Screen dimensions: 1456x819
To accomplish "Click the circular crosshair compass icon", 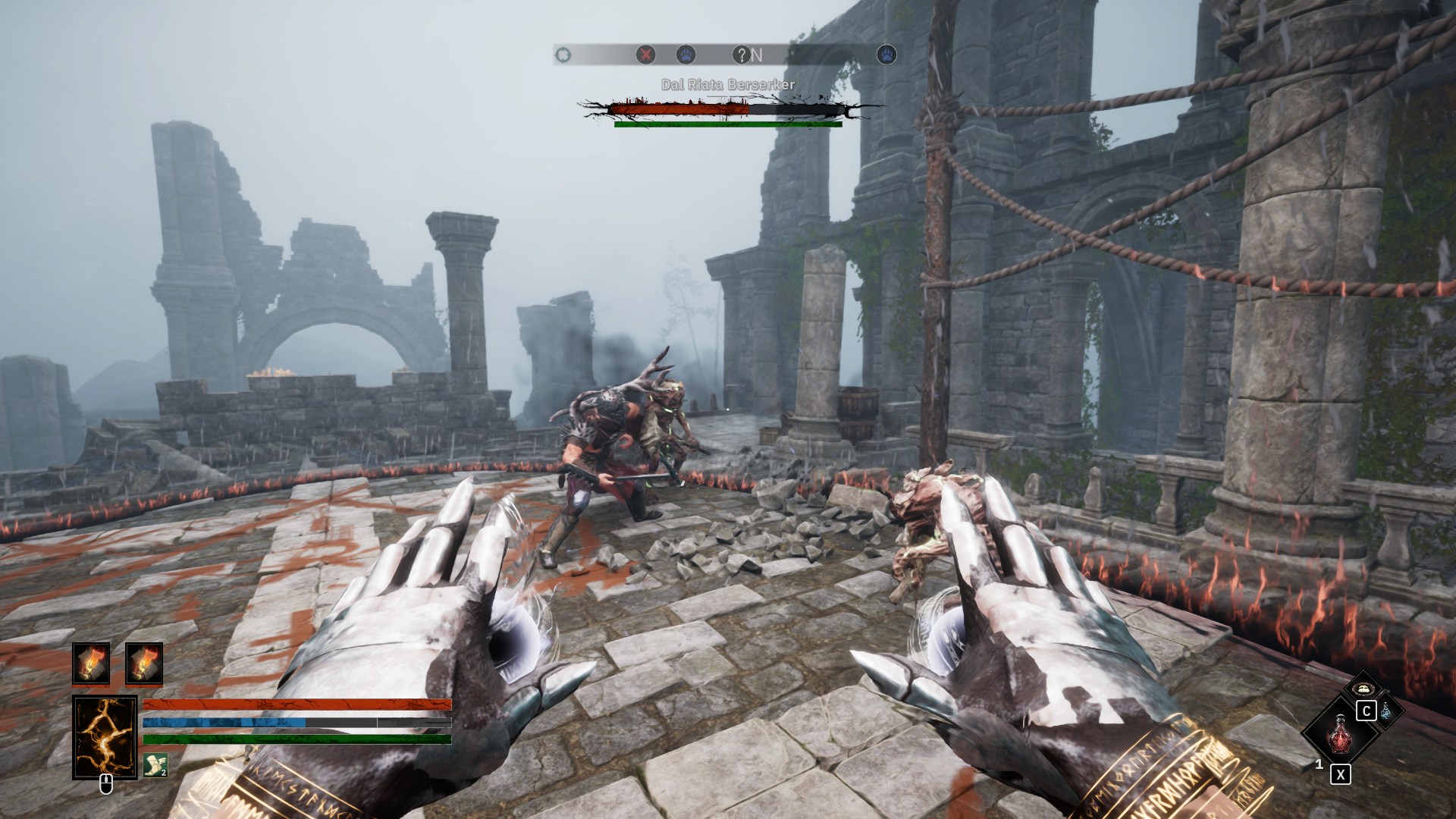I will (563, 55).
